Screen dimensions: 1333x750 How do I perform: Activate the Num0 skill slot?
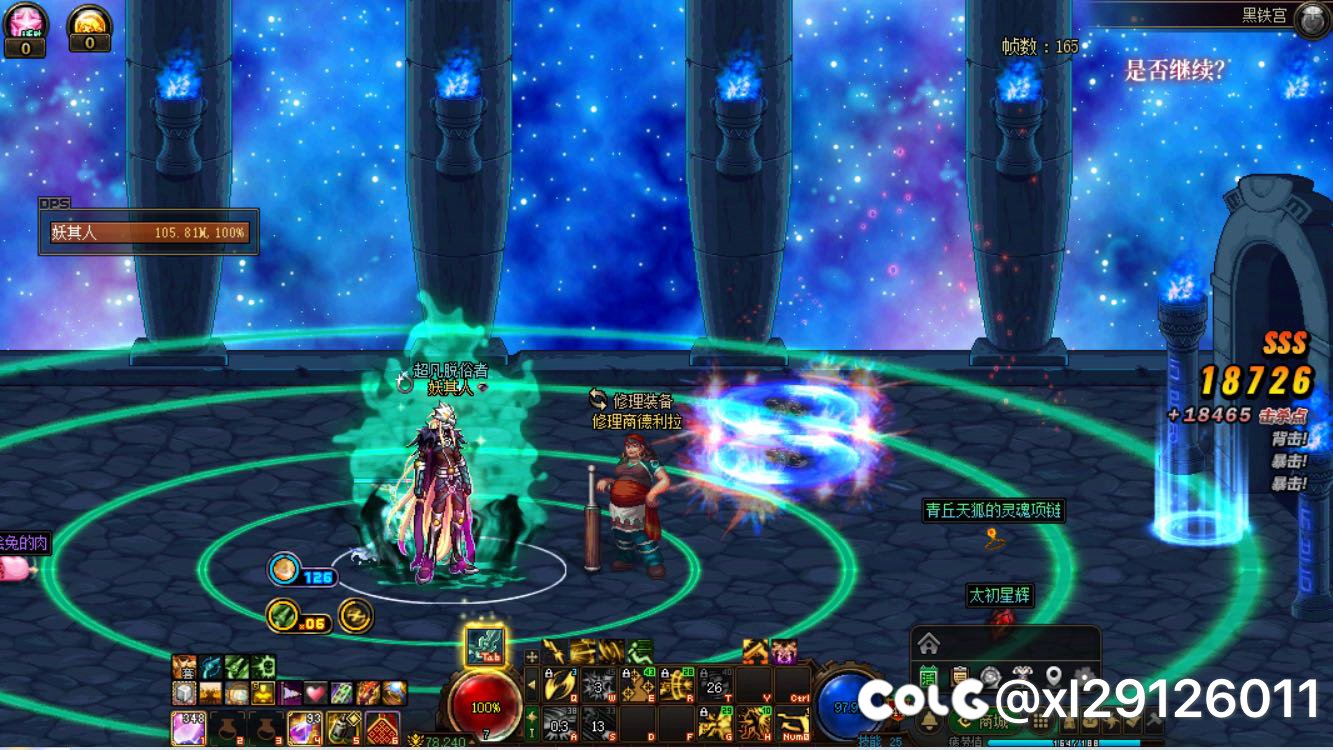pyautogui.click(x=793, y=723)
